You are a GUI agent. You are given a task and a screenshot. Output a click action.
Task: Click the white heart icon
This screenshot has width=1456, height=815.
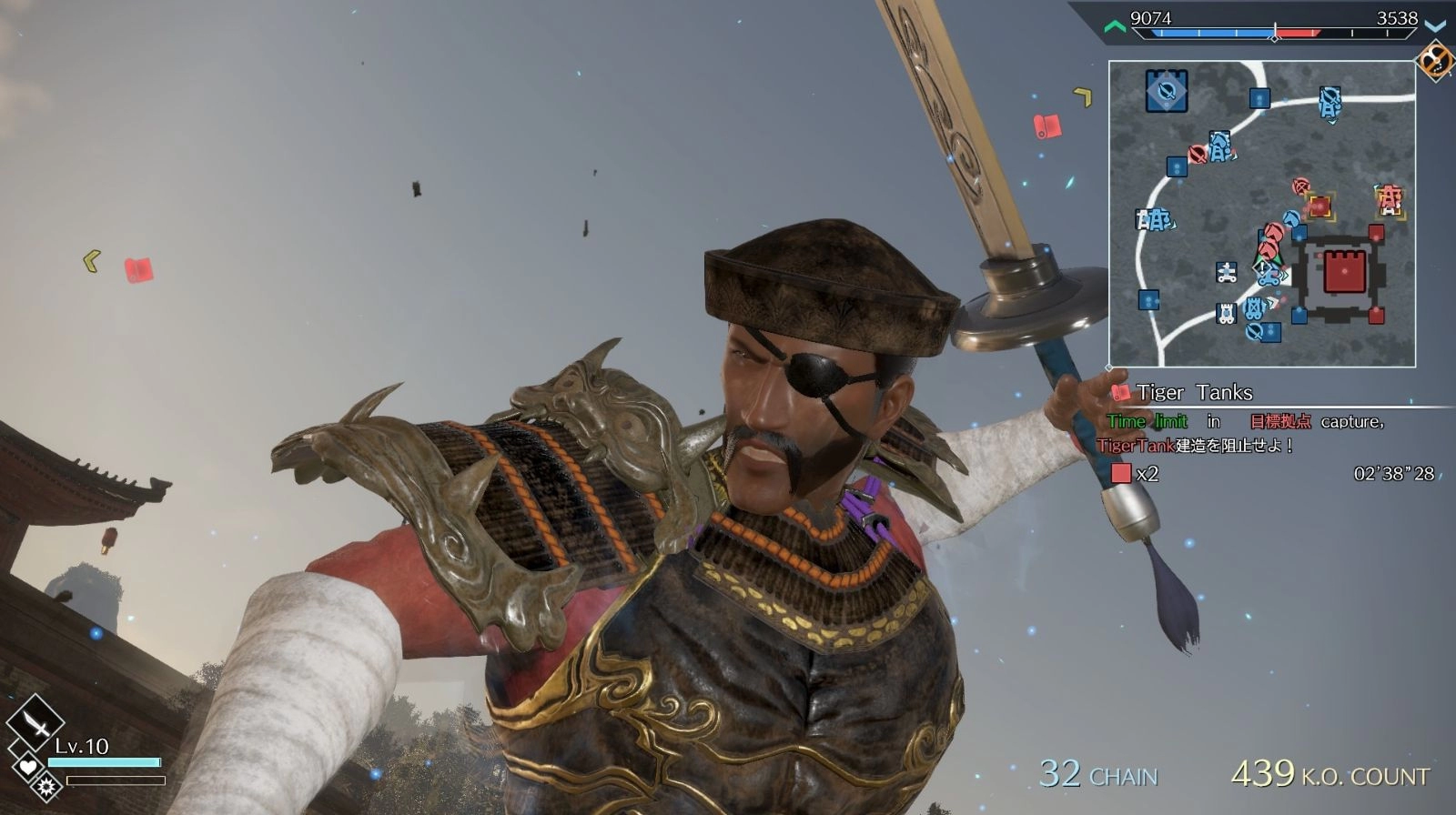pyautogui.click(x=27, y=766)
